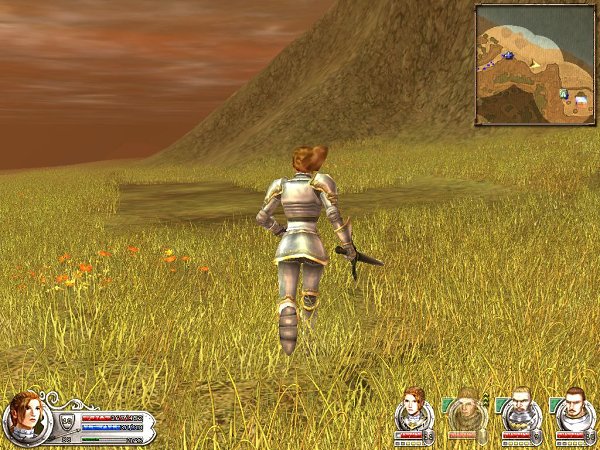This screenshot has height=450, width=600.
Task: Select the blond bearded party member portrait
Action: tap(519, 410)
